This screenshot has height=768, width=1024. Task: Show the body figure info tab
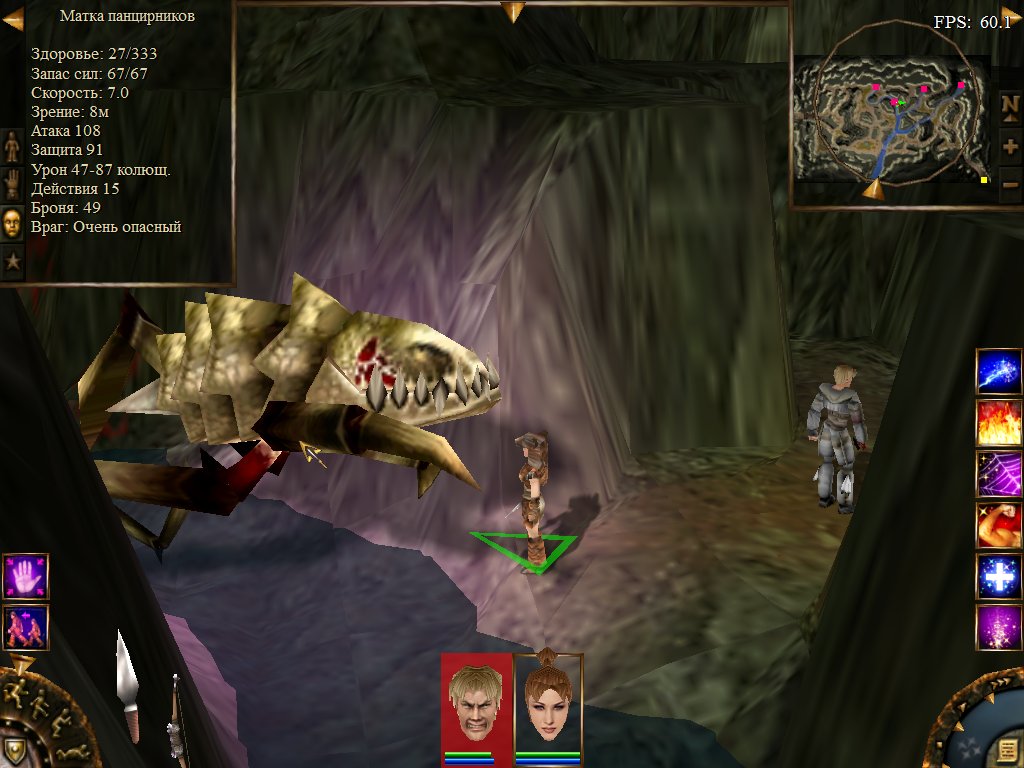(x=12, y=146)
